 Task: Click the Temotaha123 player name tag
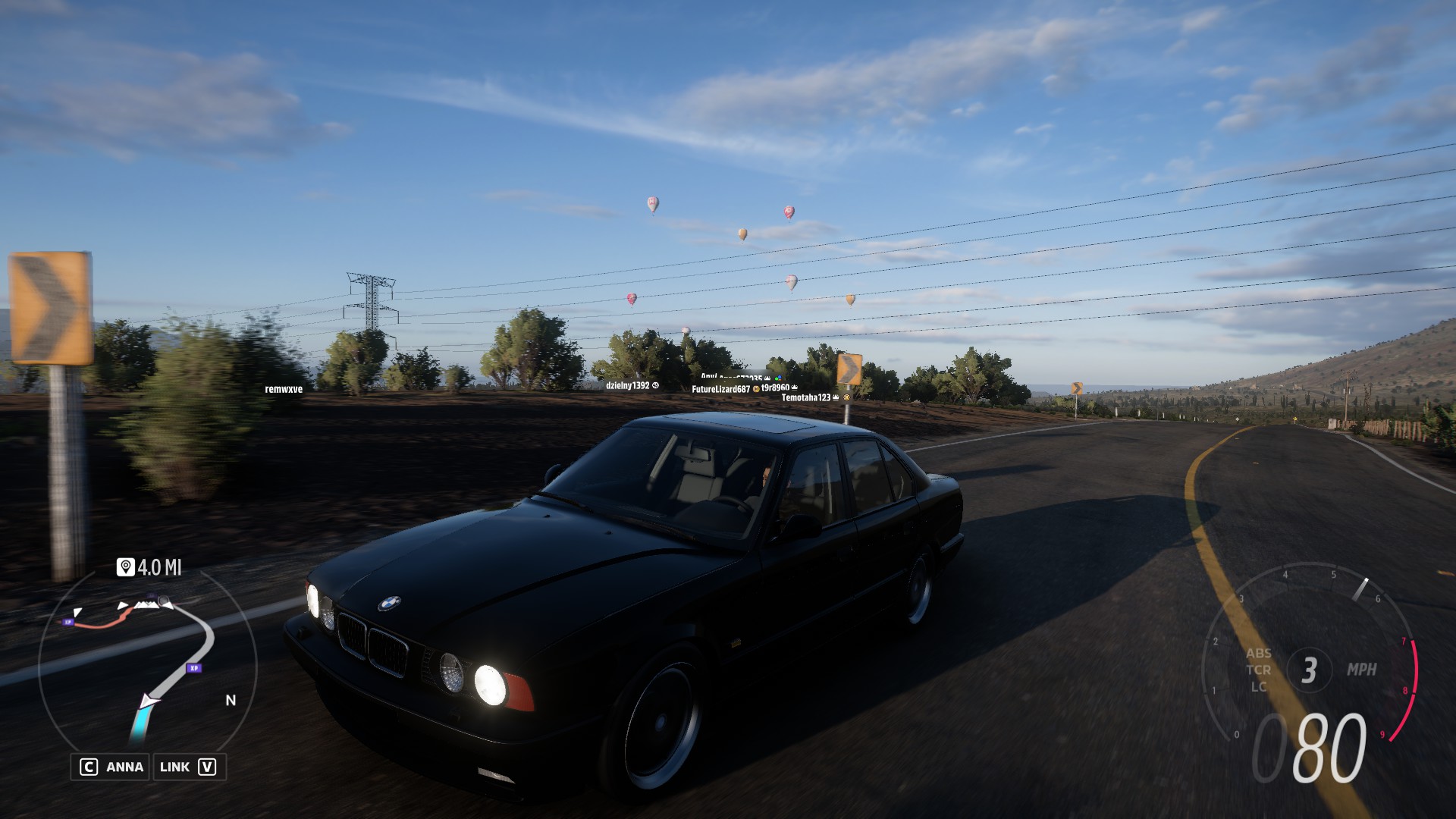click(x=806, y=397)
